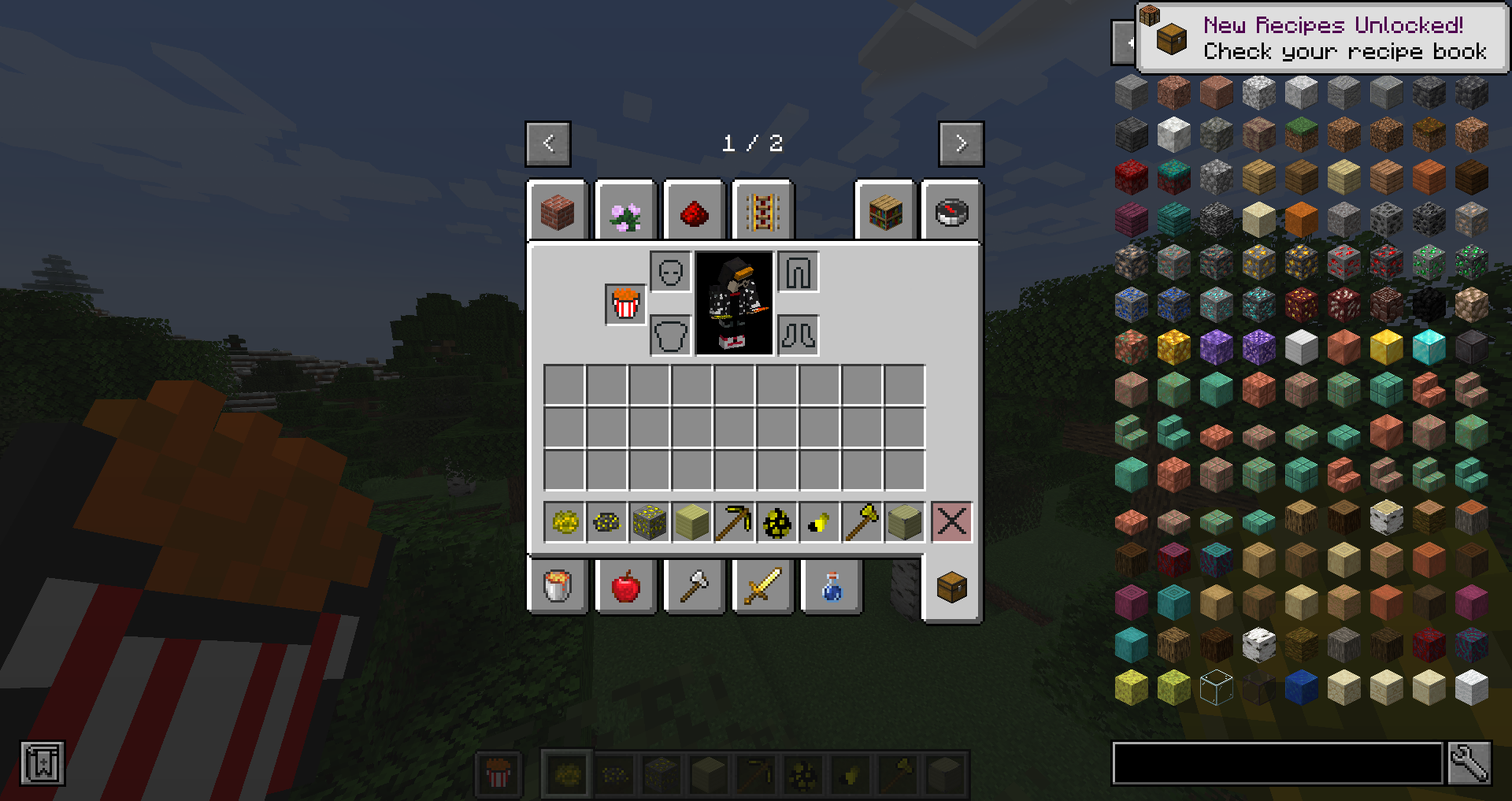
Task: Open the Transportation powered rail tab
Action: click(x=762, y=211)
